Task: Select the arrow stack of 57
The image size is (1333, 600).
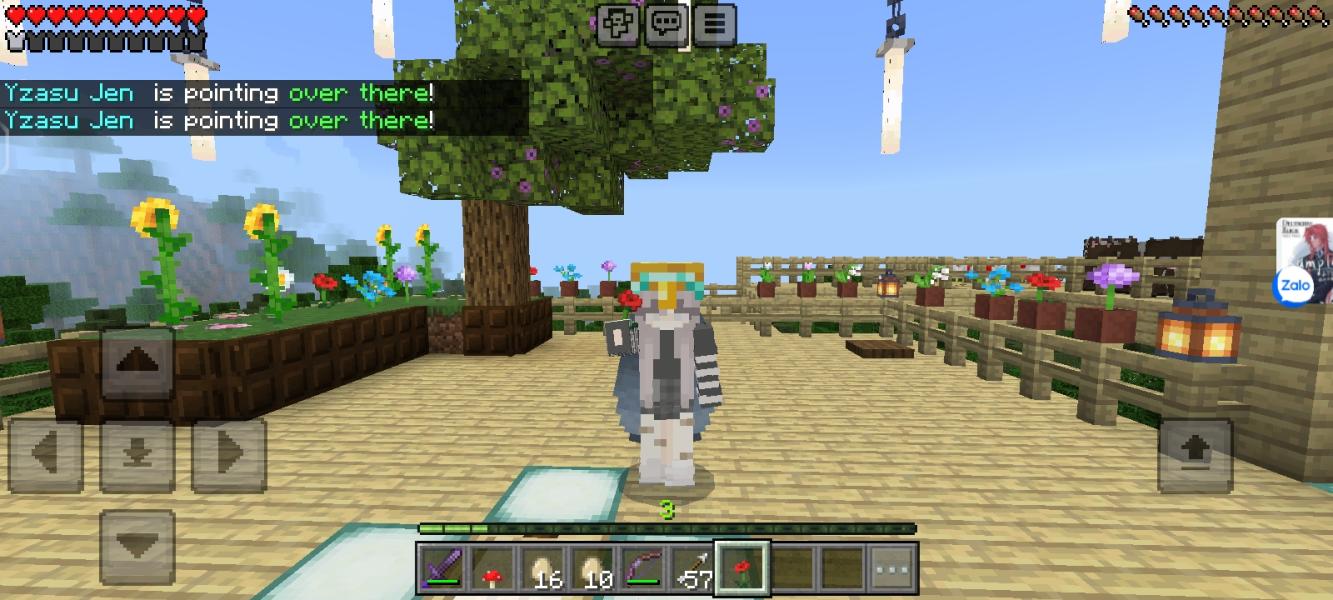Action: click(x=692, y=570)
